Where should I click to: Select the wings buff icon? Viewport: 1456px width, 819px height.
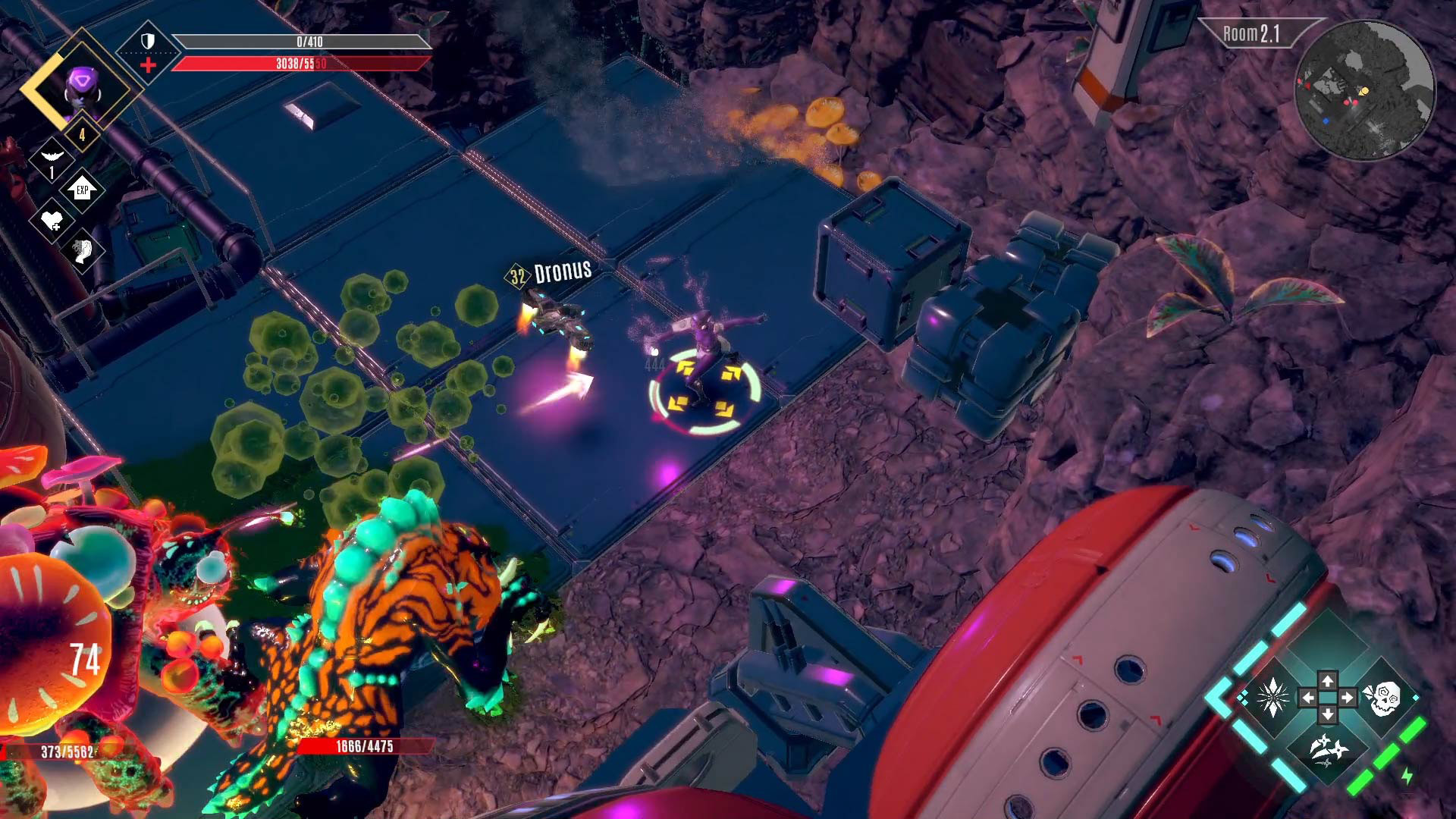(52, 156)
